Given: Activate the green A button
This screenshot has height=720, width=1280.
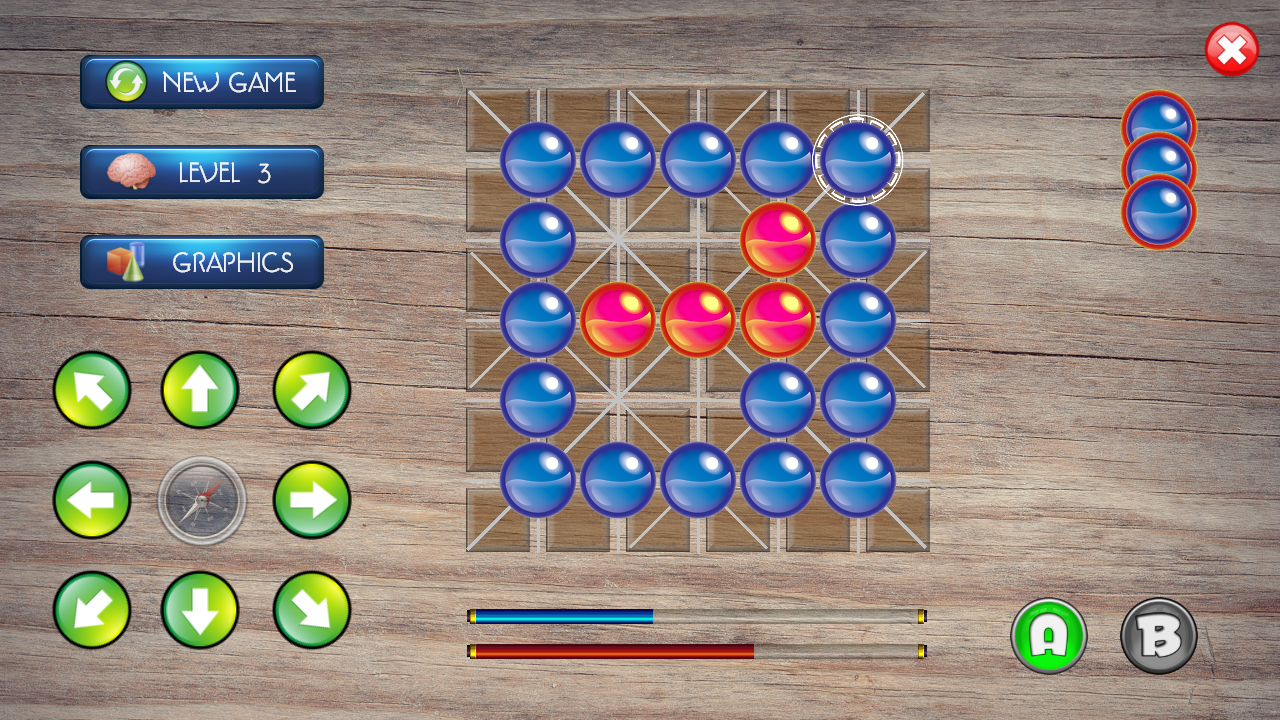Looking at the screenshot, I should 1049,636.
